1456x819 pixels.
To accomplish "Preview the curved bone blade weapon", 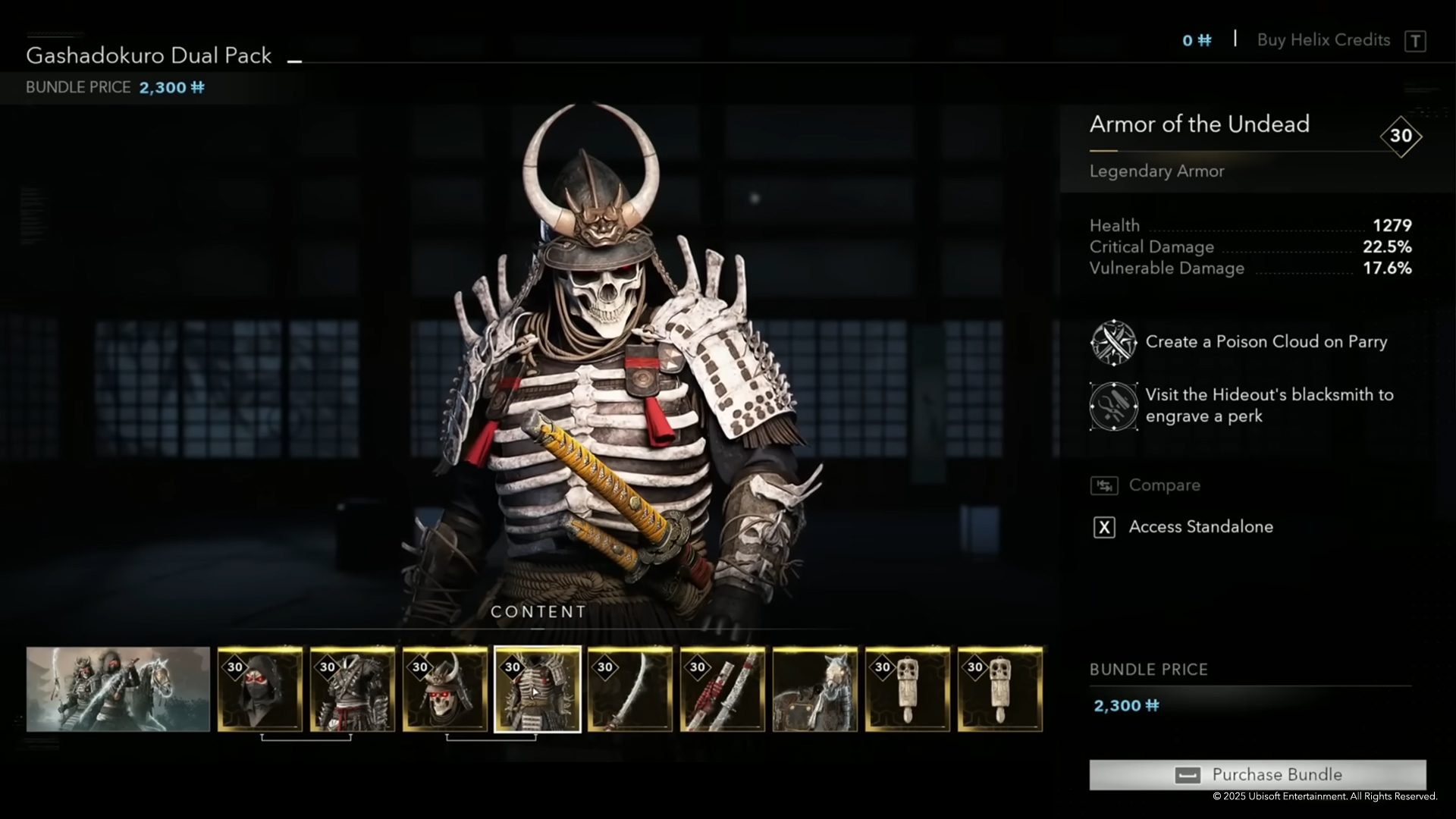I will (630, 689).
